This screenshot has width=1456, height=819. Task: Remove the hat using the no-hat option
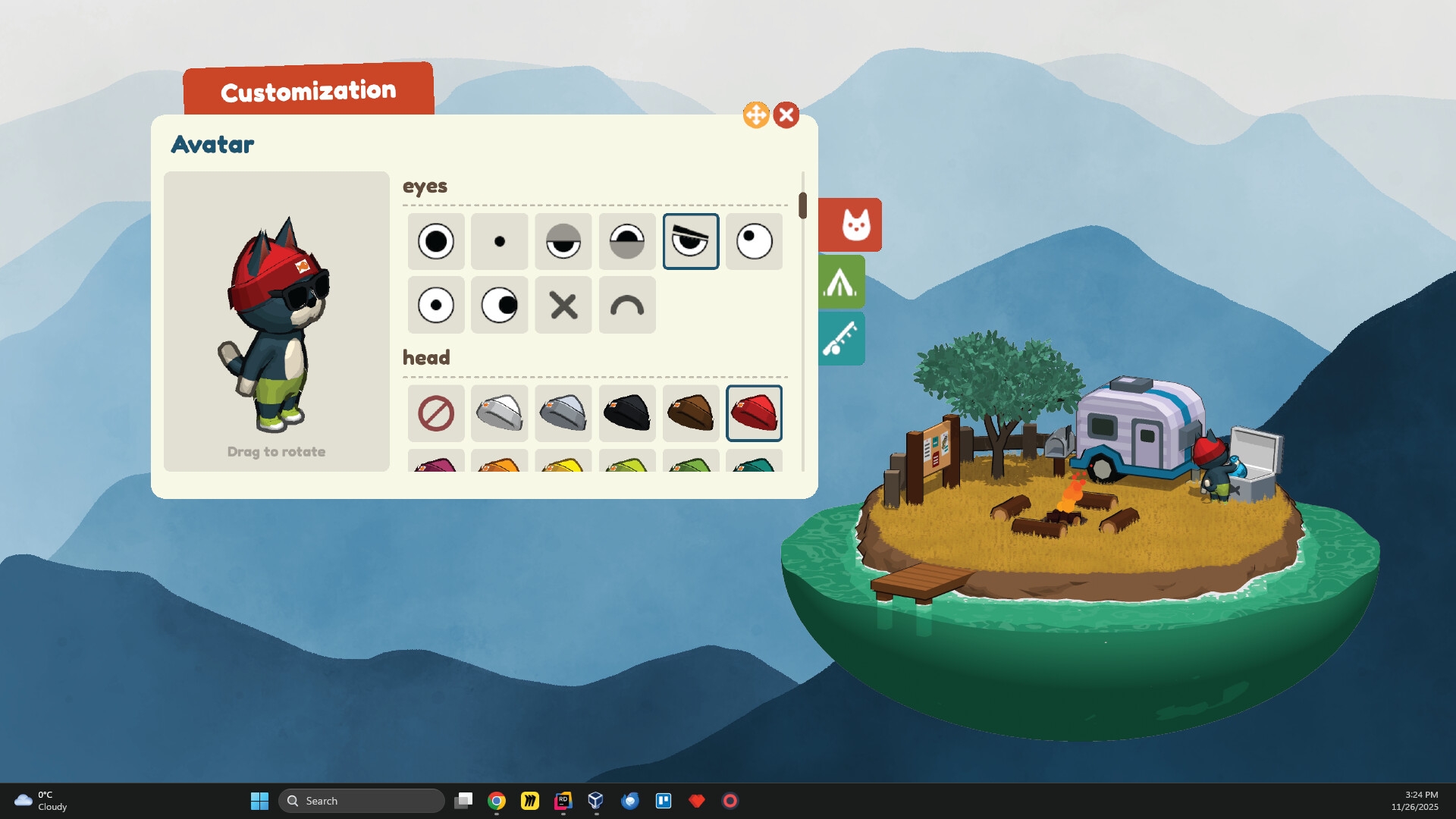coord(435,413)
